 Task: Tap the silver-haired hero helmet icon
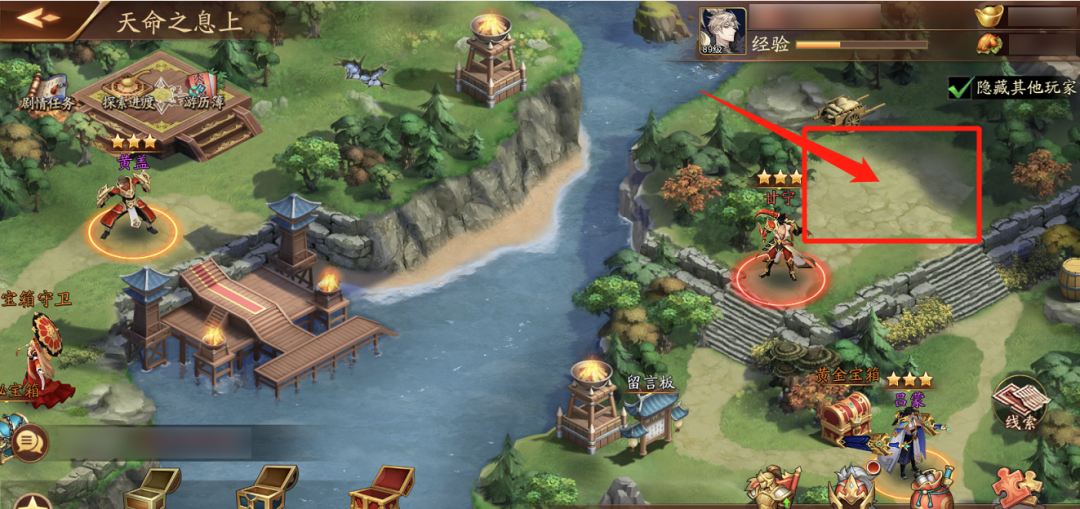pyautogui.click(x=855, y=489)
